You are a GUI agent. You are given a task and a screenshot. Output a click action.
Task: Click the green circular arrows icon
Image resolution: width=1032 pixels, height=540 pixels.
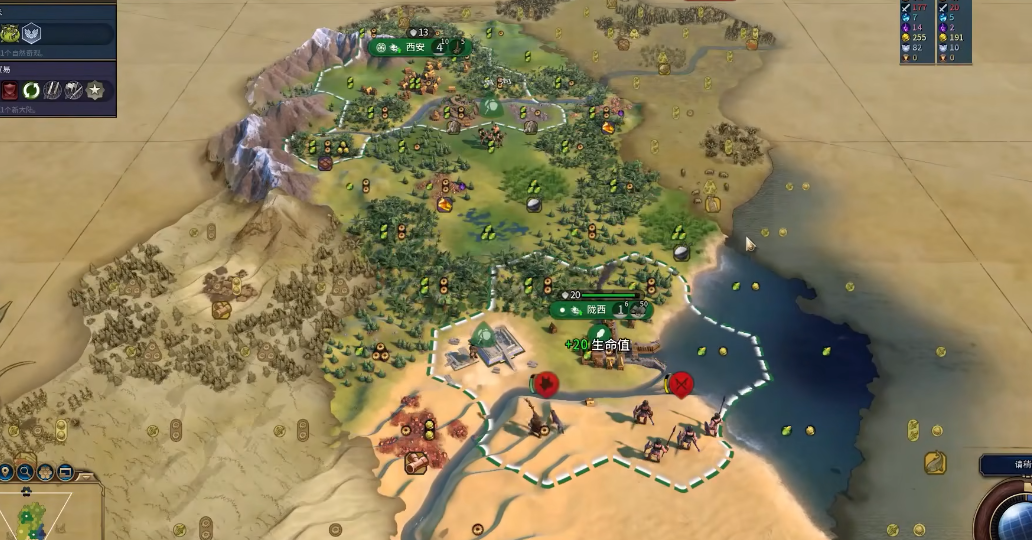31,91
